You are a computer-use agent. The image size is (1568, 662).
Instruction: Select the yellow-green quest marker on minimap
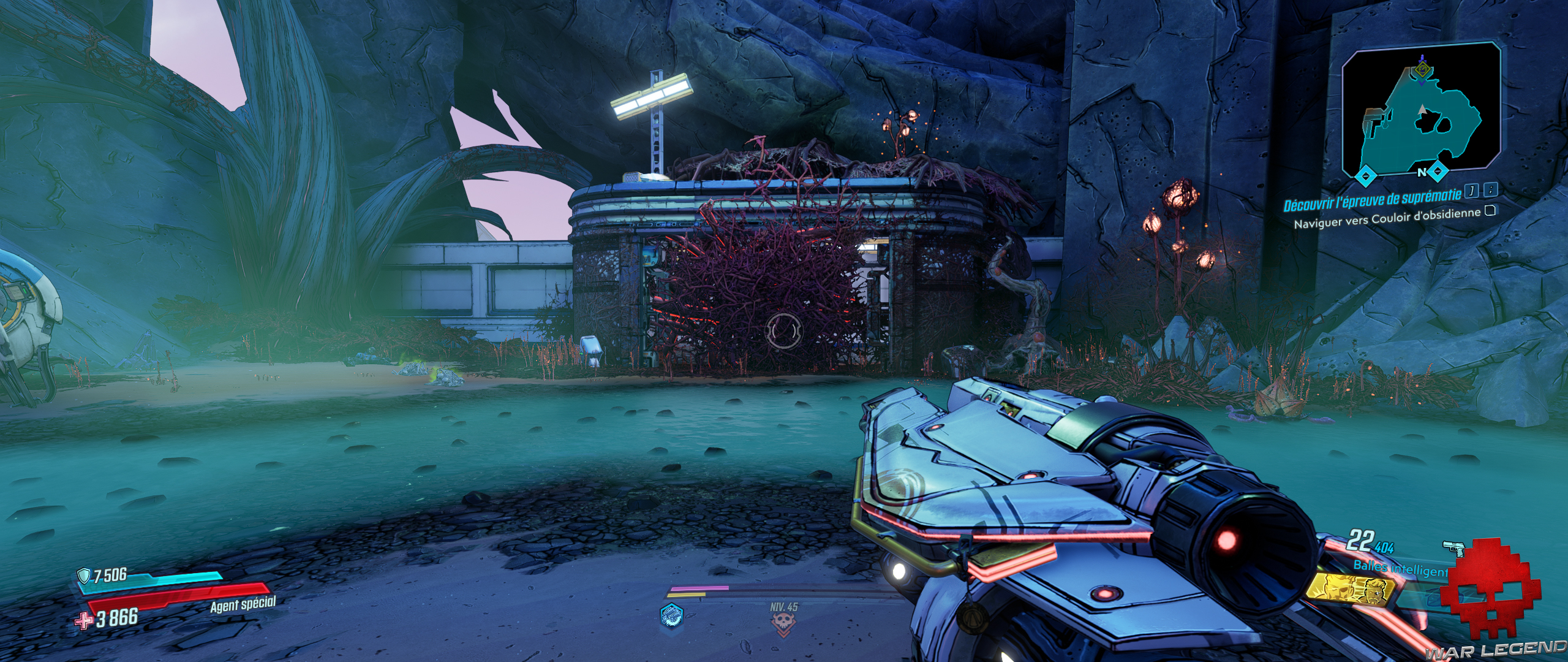[x=1422, y=70]
